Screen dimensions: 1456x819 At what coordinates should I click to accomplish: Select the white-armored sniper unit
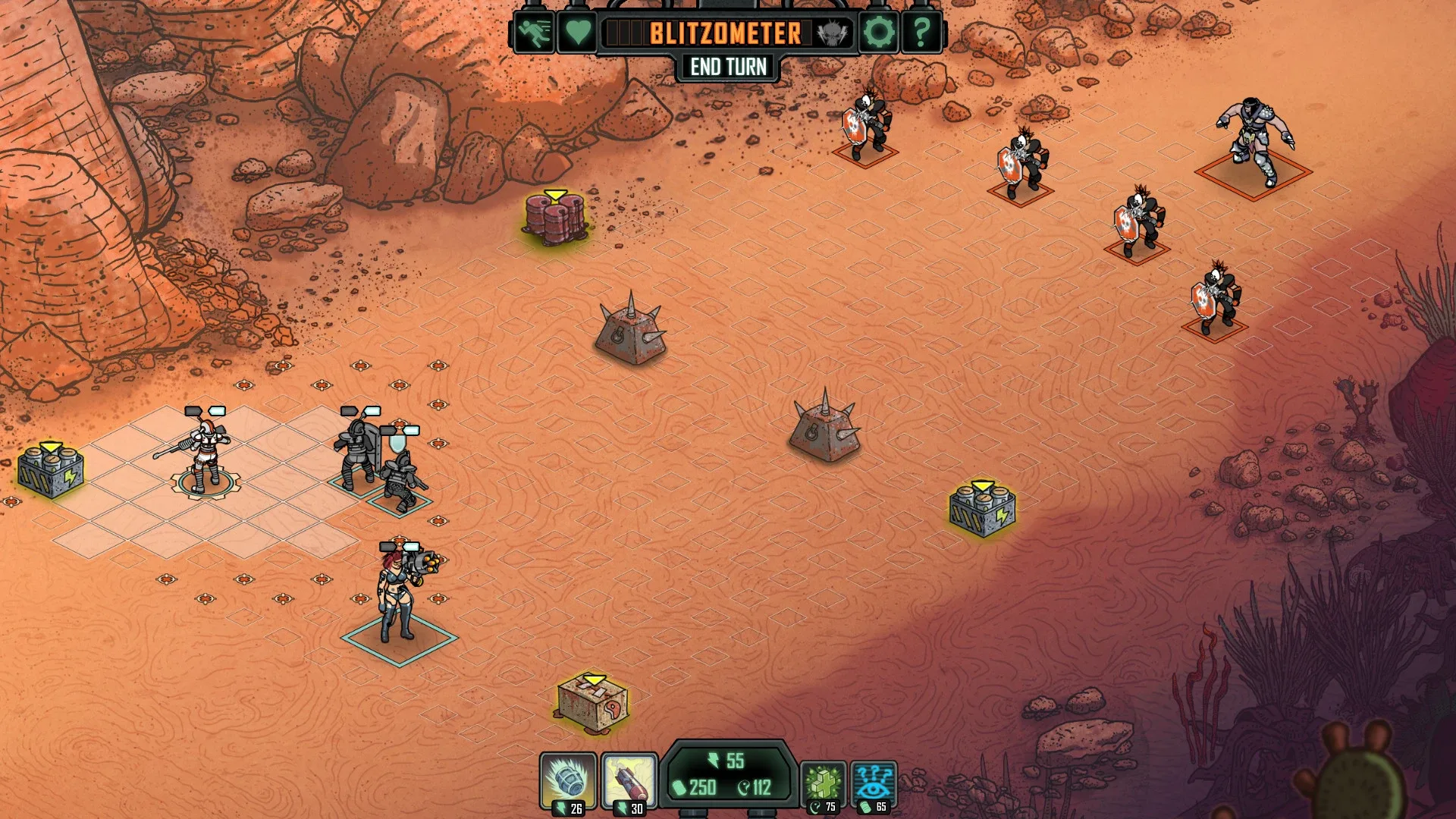(205, 455)
